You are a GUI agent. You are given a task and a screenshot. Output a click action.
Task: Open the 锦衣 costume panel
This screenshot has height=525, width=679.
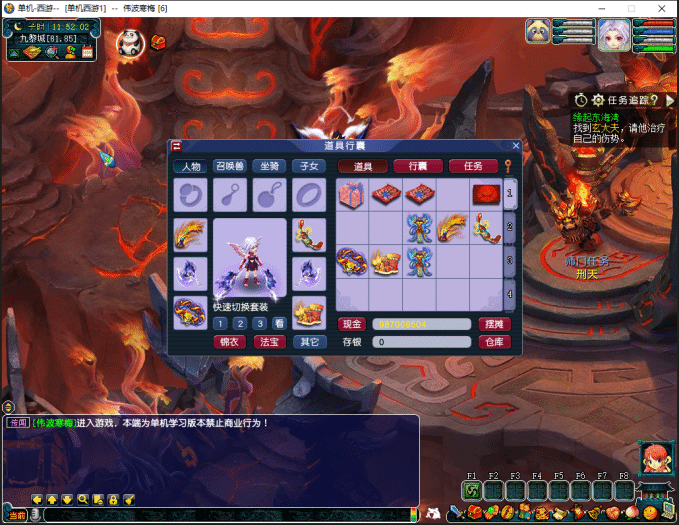[229, 342]
